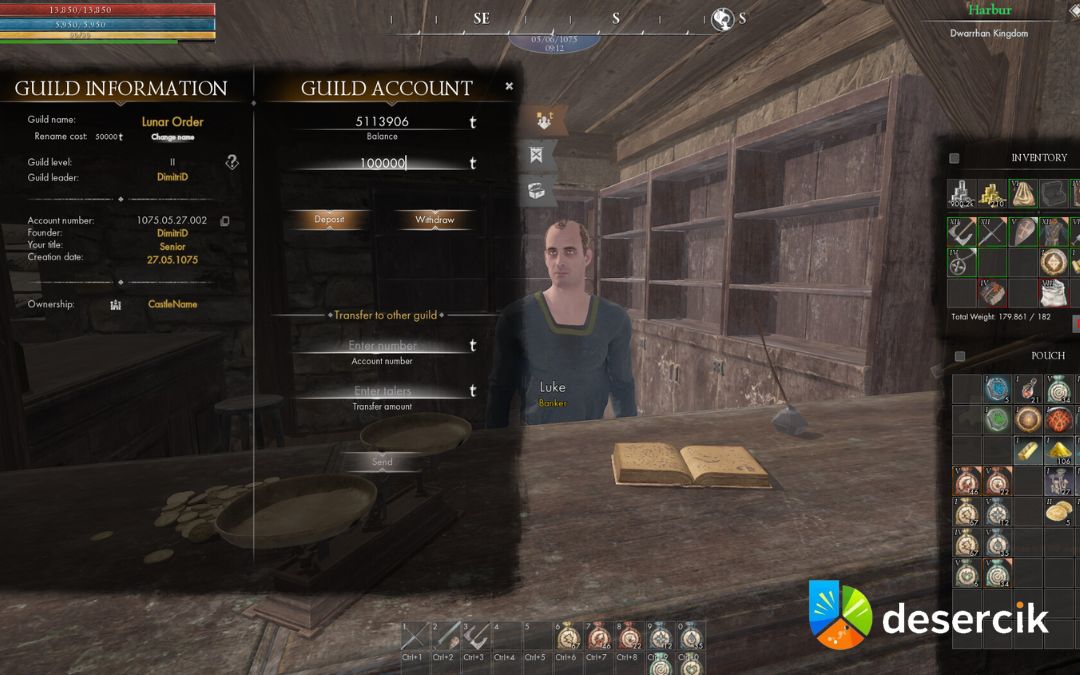Use the yellow pouch in hotbar slot 6
The height and width of the screenshot is (675, 1080).
(568, 636)
